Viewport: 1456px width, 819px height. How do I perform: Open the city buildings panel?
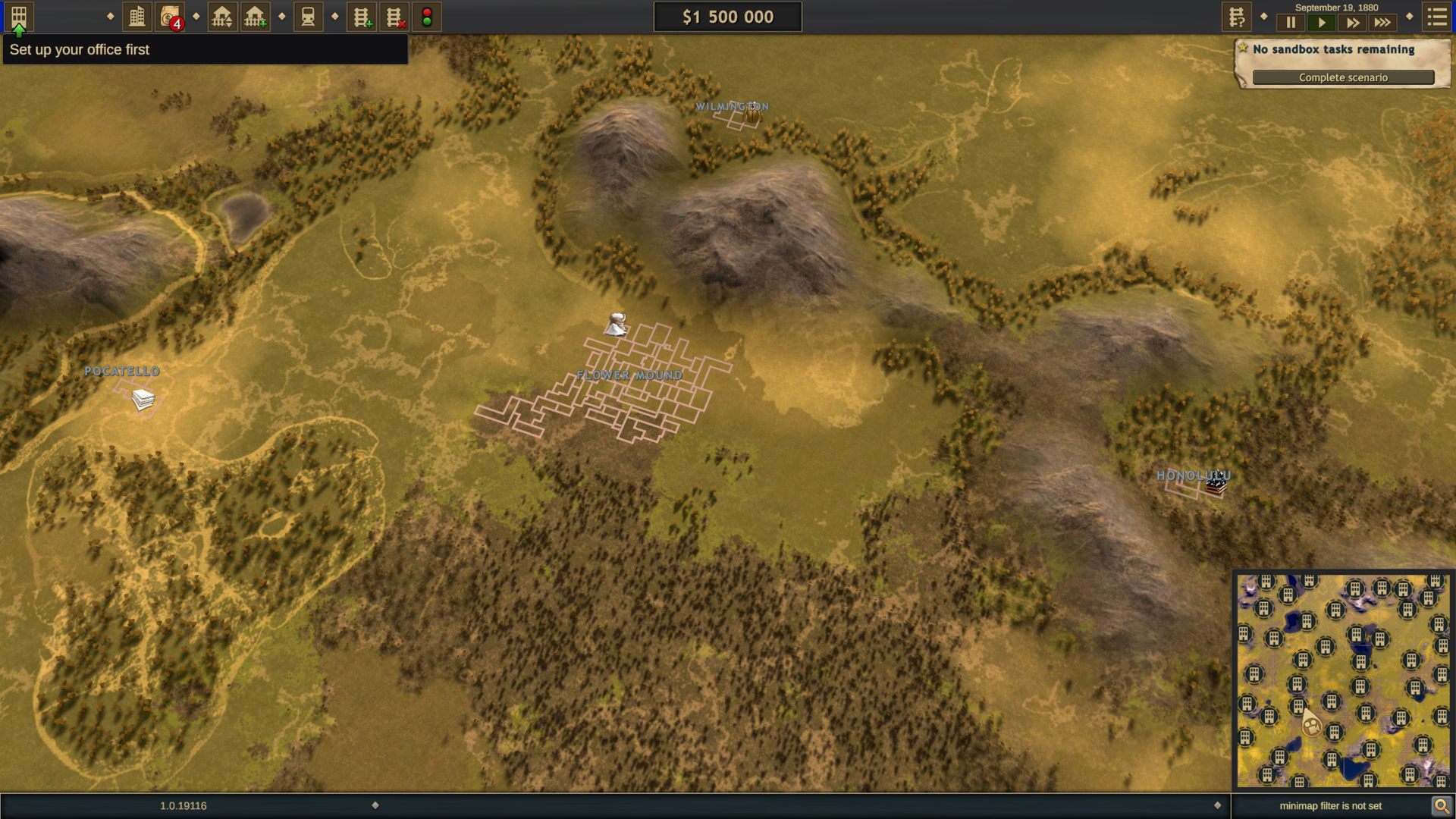tap(137, 17)
